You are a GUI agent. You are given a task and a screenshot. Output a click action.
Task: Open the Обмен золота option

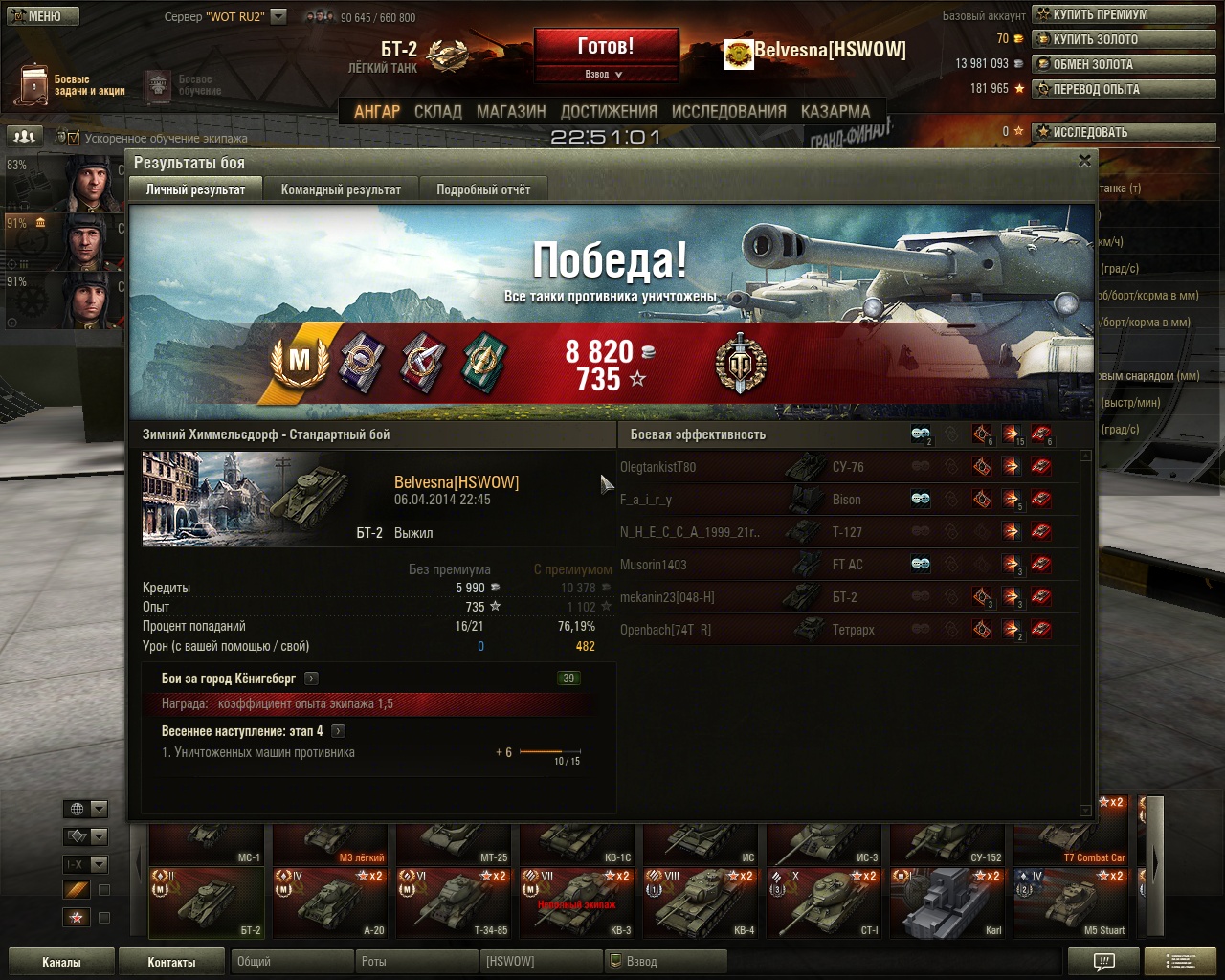click(x=1092, y=64)
